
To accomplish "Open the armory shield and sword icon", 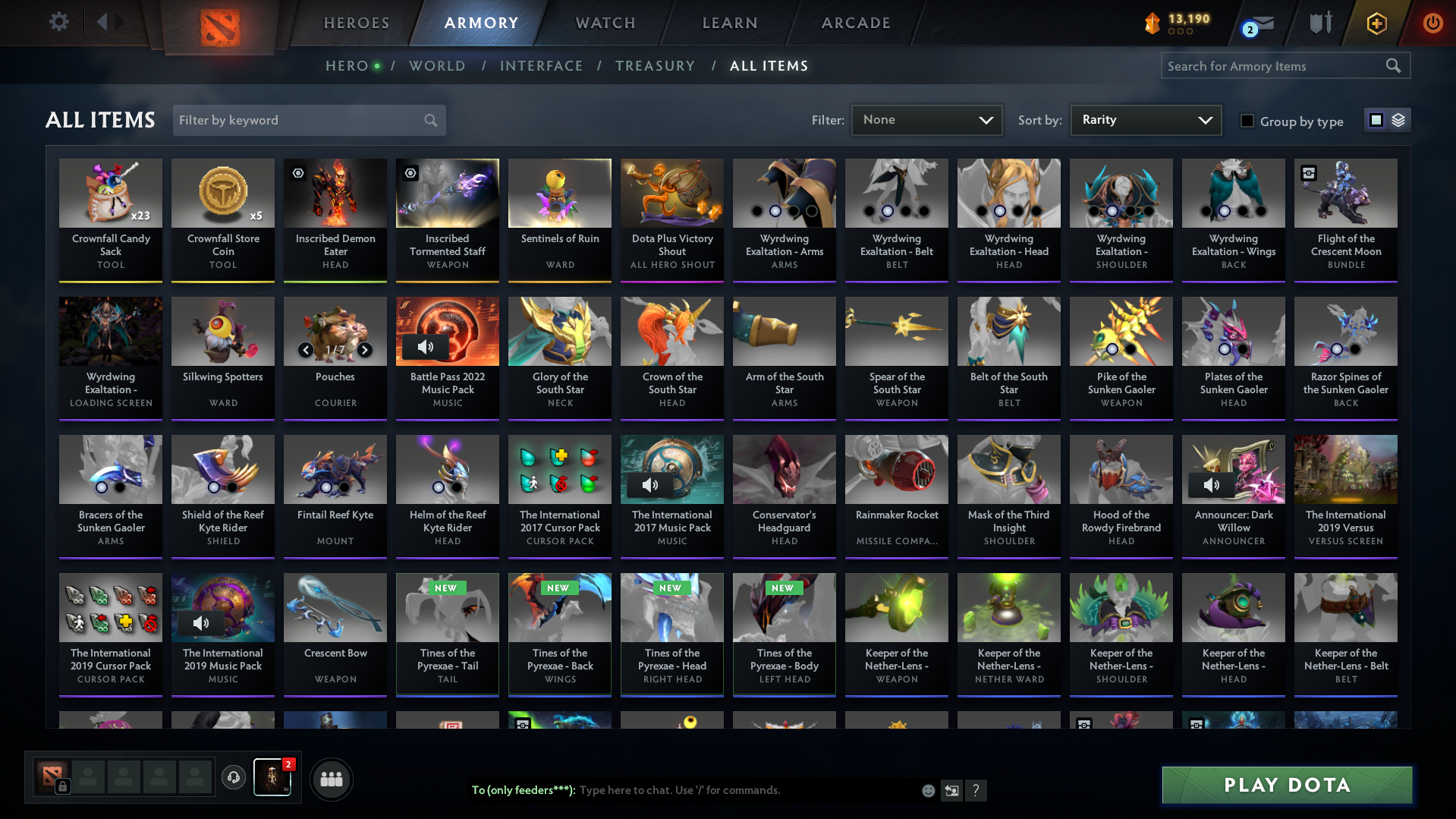I will coord(1319,23).
